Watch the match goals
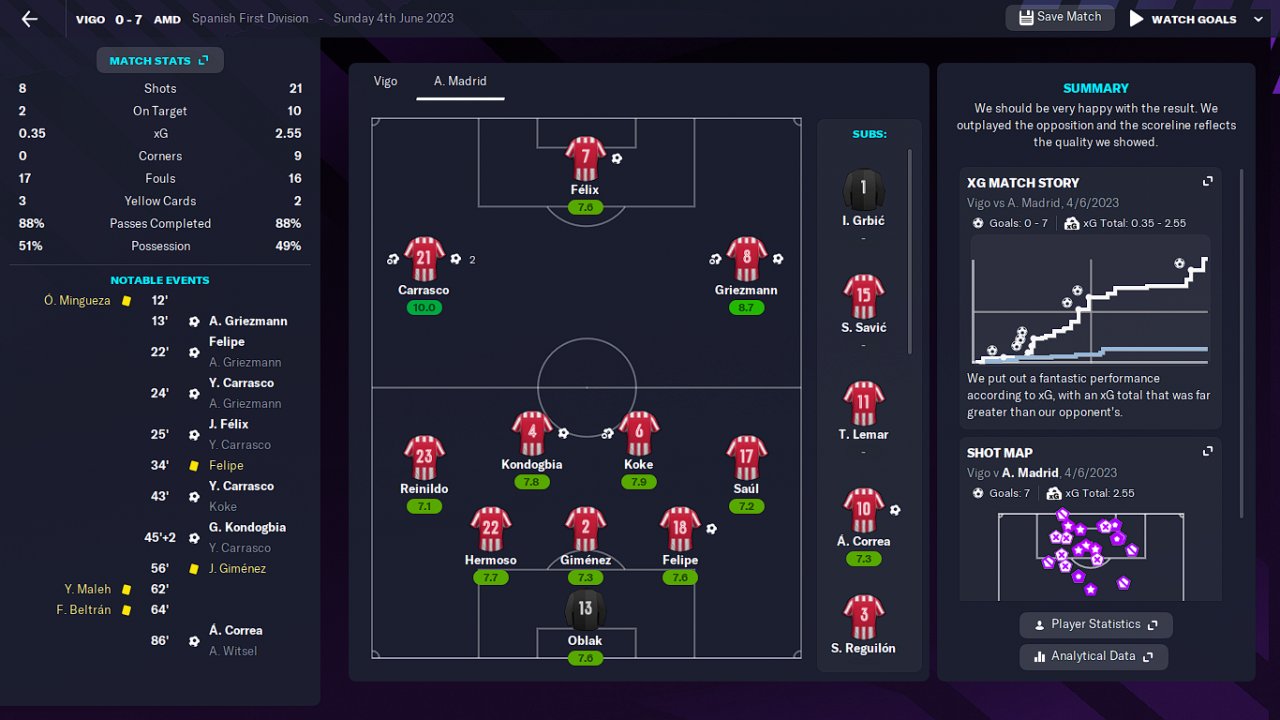The height and width of the screenshot is (720, 1280). pos(1183,19)
